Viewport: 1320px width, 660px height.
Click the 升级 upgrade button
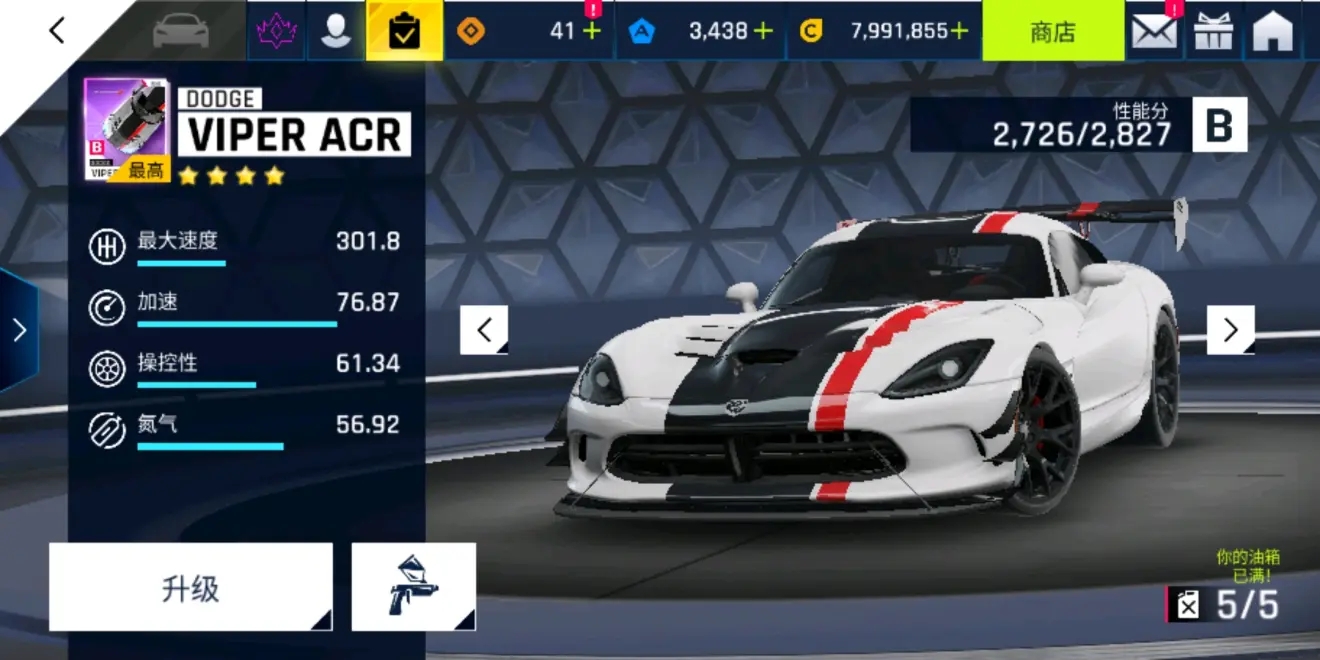190,588
